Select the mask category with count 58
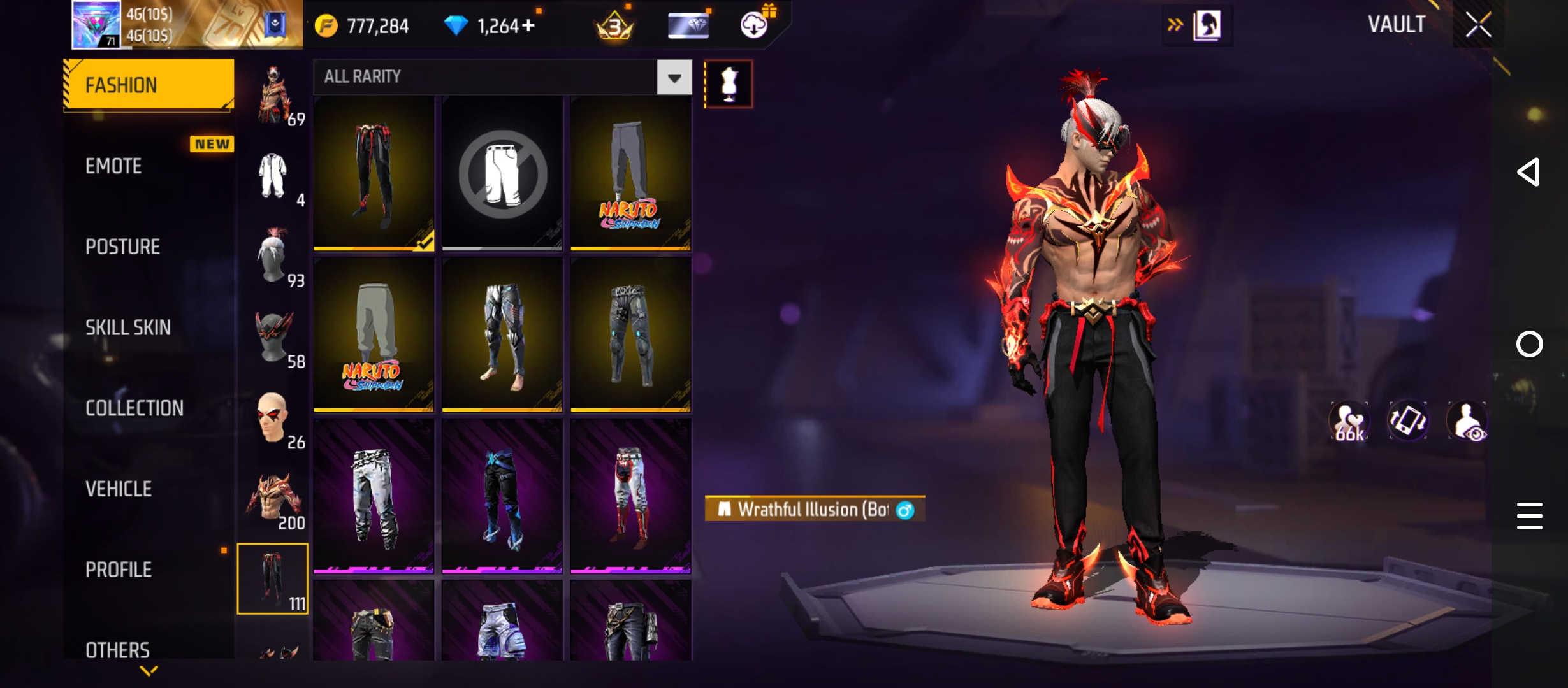The image size is (1568, 688). [274, 339]
